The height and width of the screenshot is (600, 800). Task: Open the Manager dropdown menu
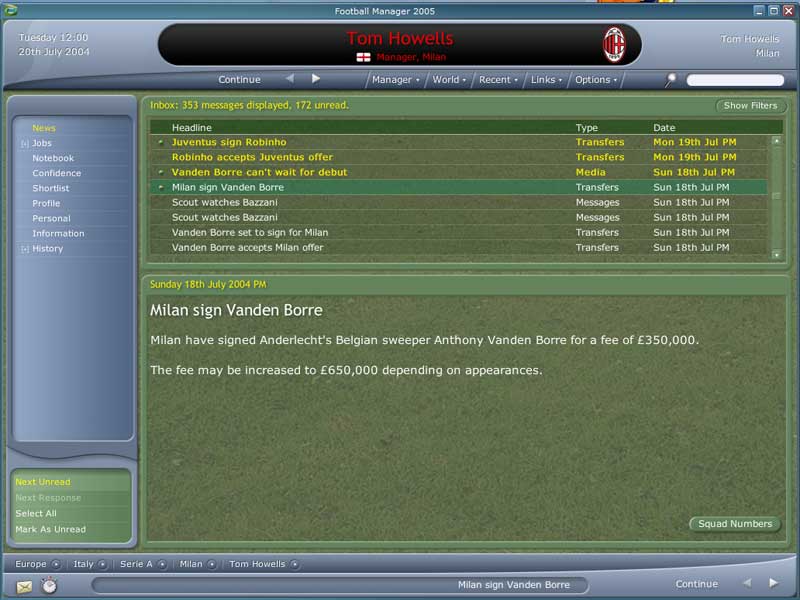click(396, 80)
